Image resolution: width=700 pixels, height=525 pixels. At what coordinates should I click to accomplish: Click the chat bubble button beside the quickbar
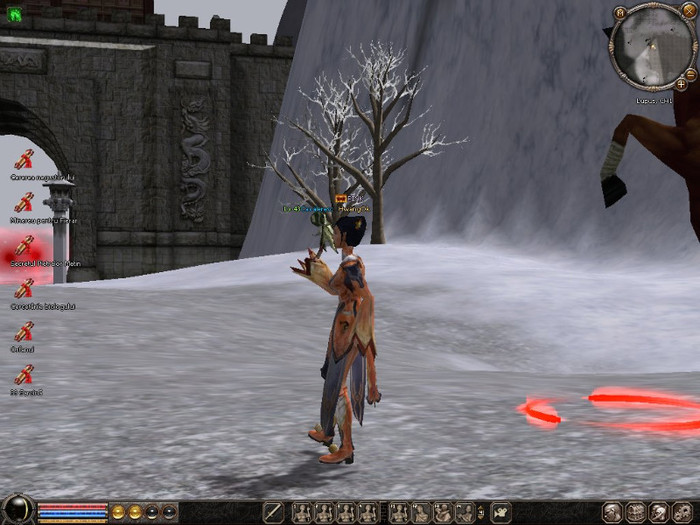[x=501, y=512]
